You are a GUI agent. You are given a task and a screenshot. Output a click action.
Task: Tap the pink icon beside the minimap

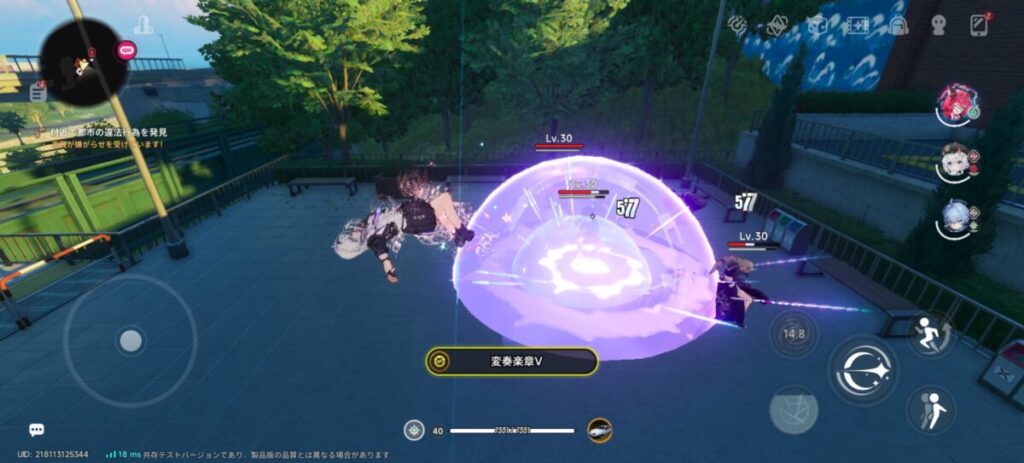click(x=127, y=49)
